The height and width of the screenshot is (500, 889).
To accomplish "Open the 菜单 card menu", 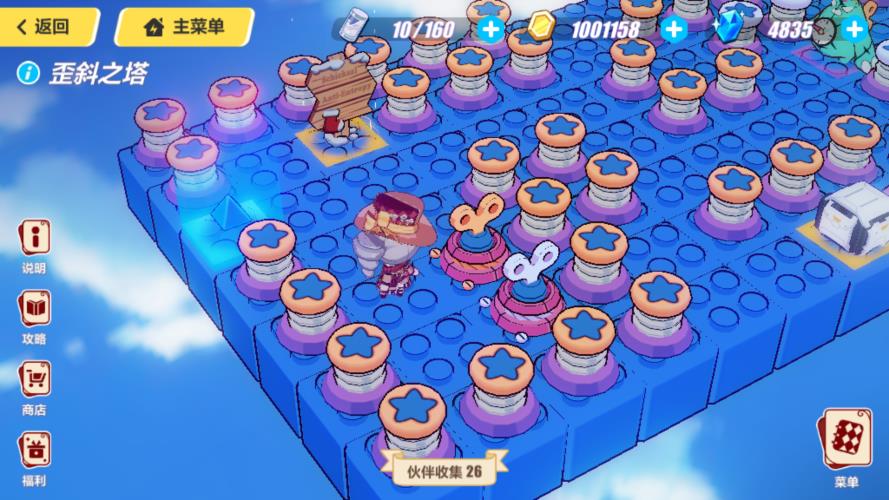I will pos(846,446).
